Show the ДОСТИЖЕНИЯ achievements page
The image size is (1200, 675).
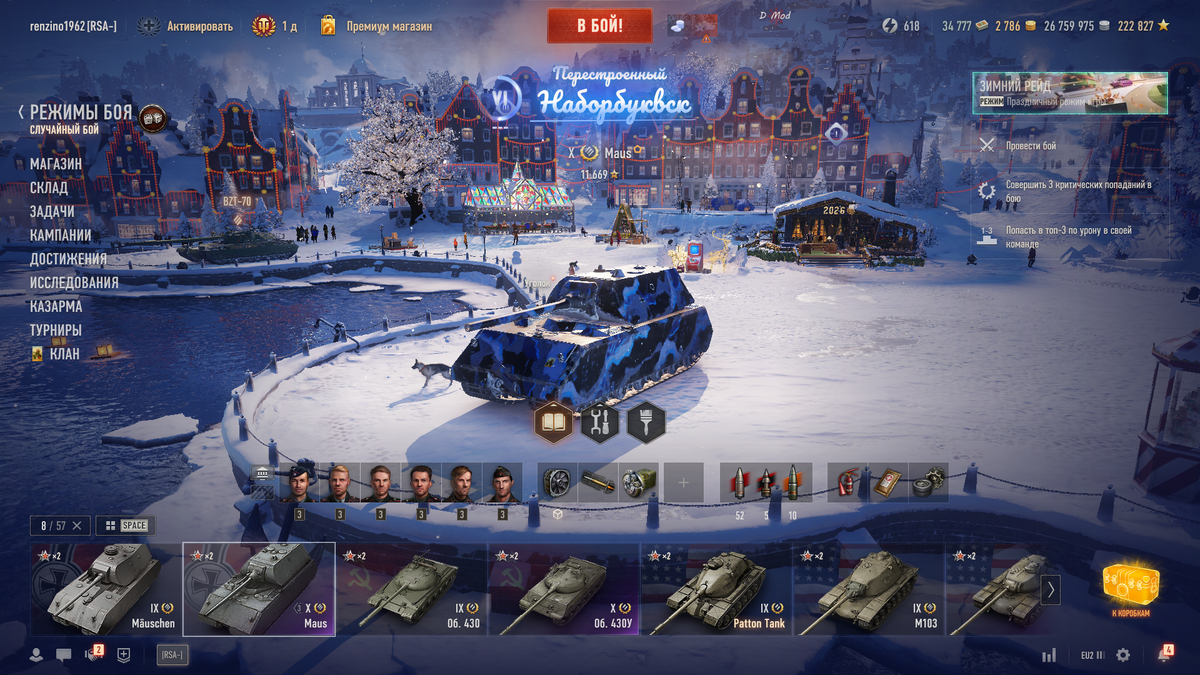pyautogui.click(x=68, y=259)
